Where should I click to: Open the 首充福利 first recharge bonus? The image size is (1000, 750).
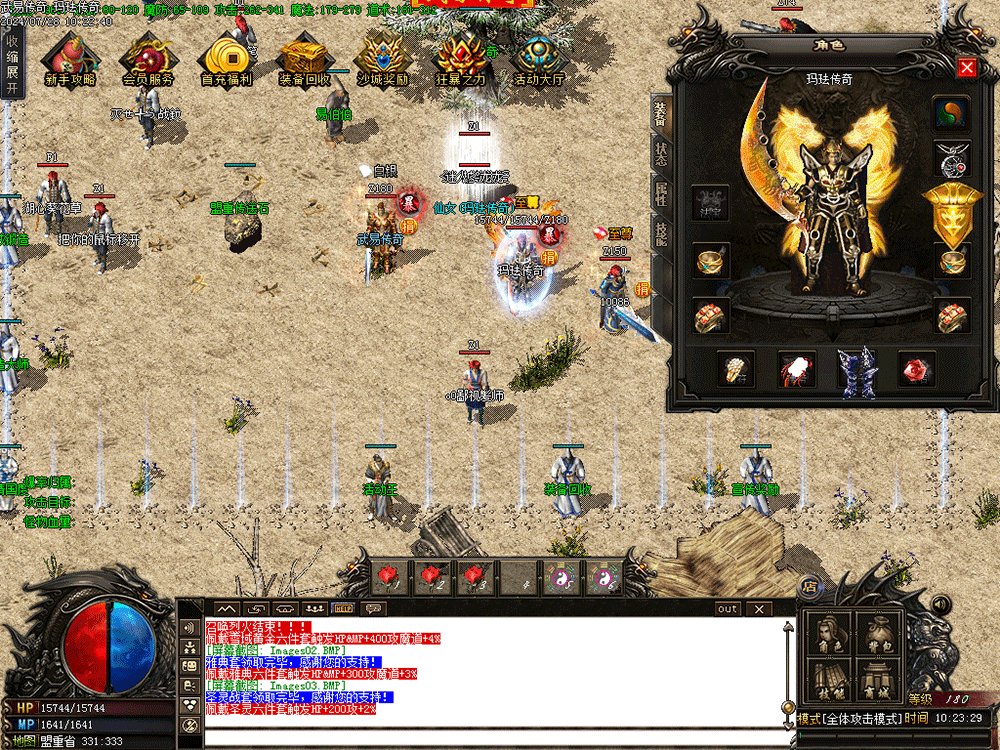click(x=225, y=60)
